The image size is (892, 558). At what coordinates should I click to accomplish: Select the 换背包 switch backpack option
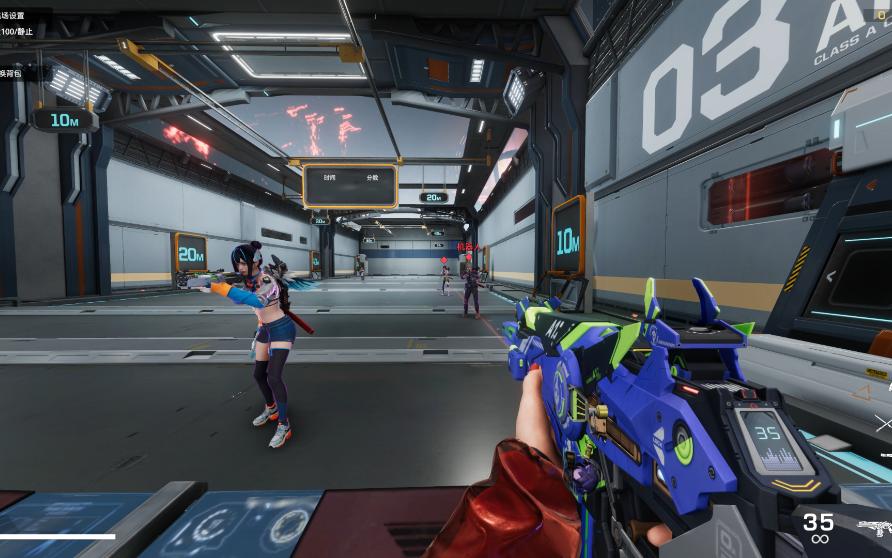[x=10, y=73]
